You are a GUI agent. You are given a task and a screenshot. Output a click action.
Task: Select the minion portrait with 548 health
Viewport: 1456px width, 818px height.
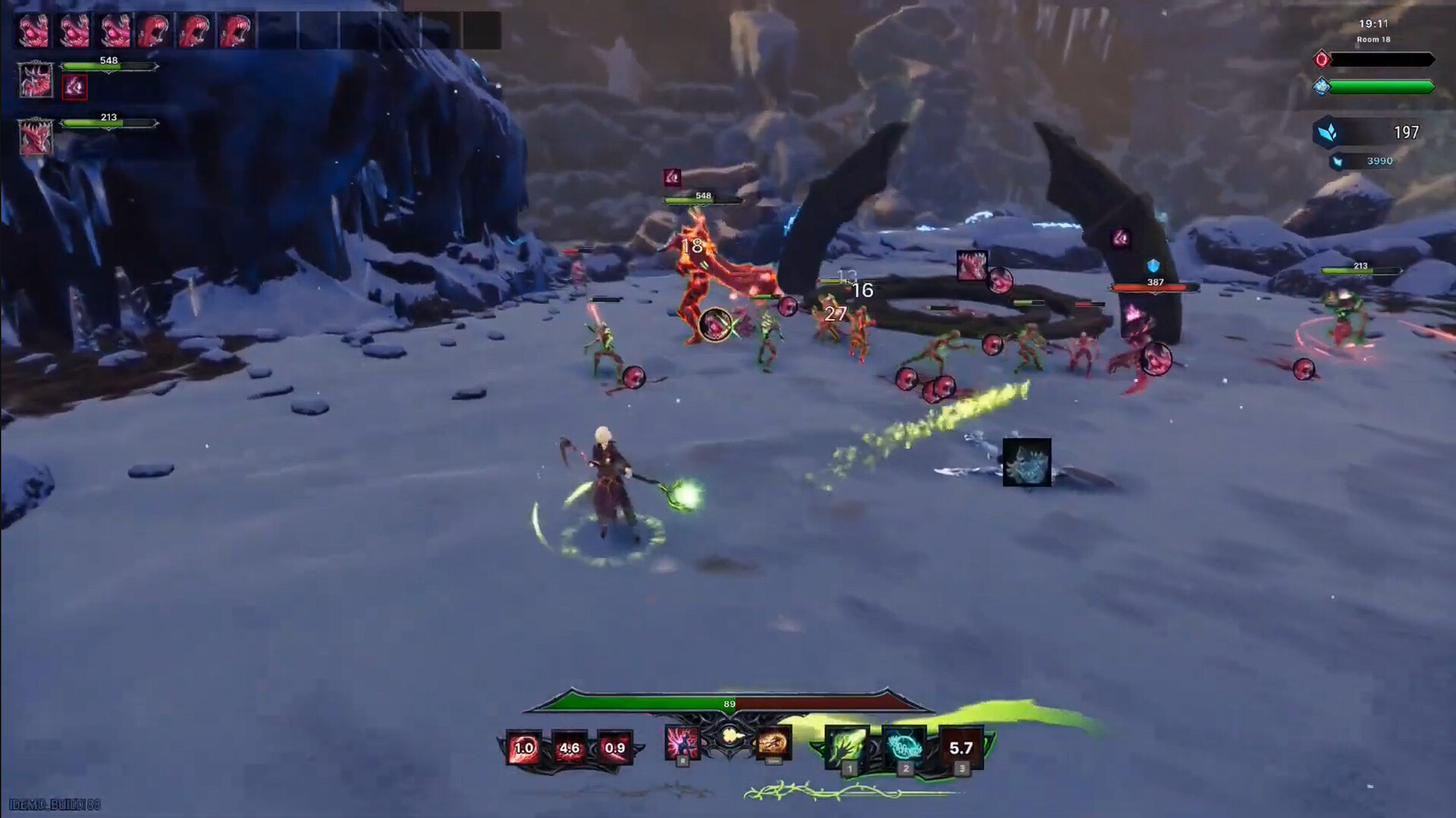(x=36, y=80)
